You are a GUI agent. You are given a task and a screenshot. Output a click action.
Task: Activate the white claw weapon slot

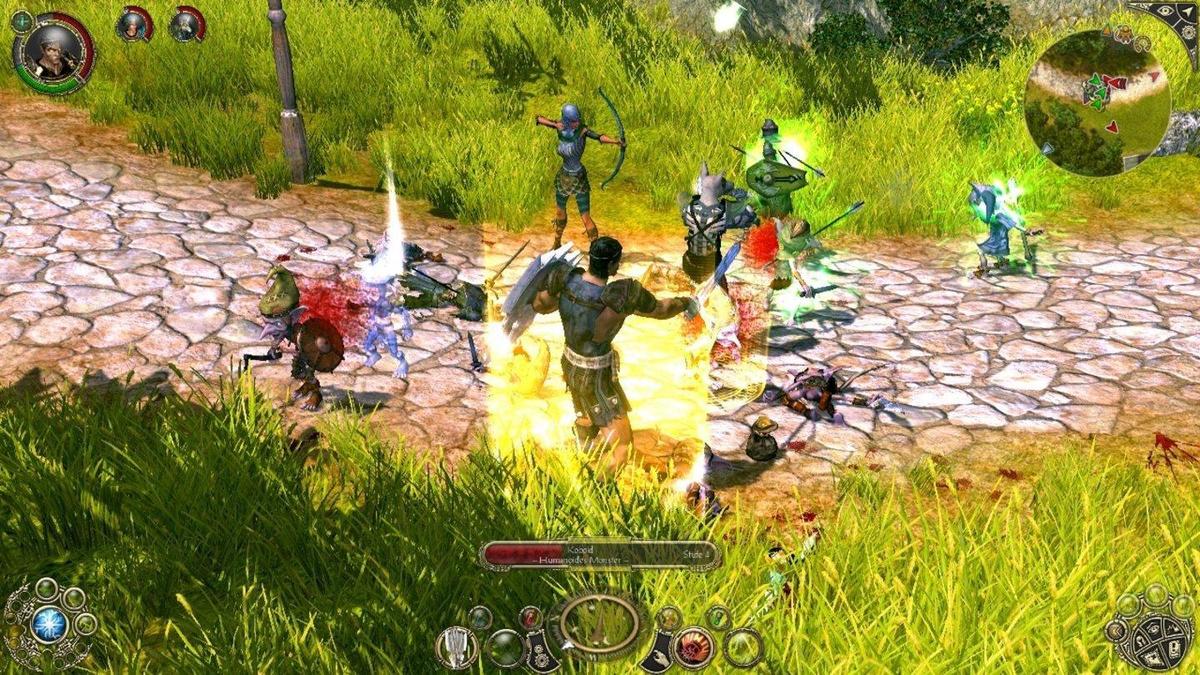click(456, 647)
